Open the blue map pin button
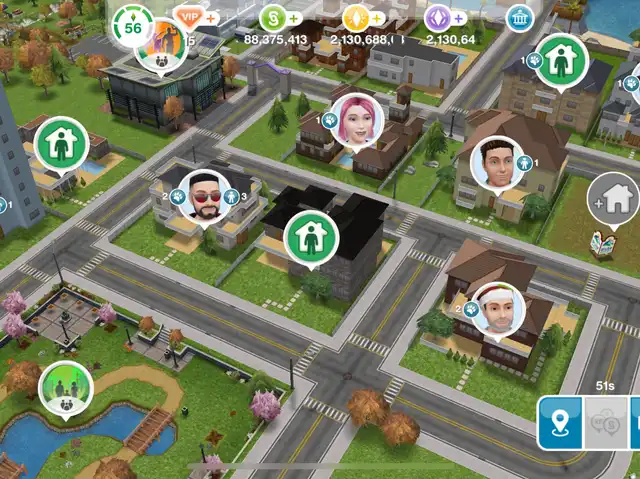The image size is (640, 479). click(561, 421)
